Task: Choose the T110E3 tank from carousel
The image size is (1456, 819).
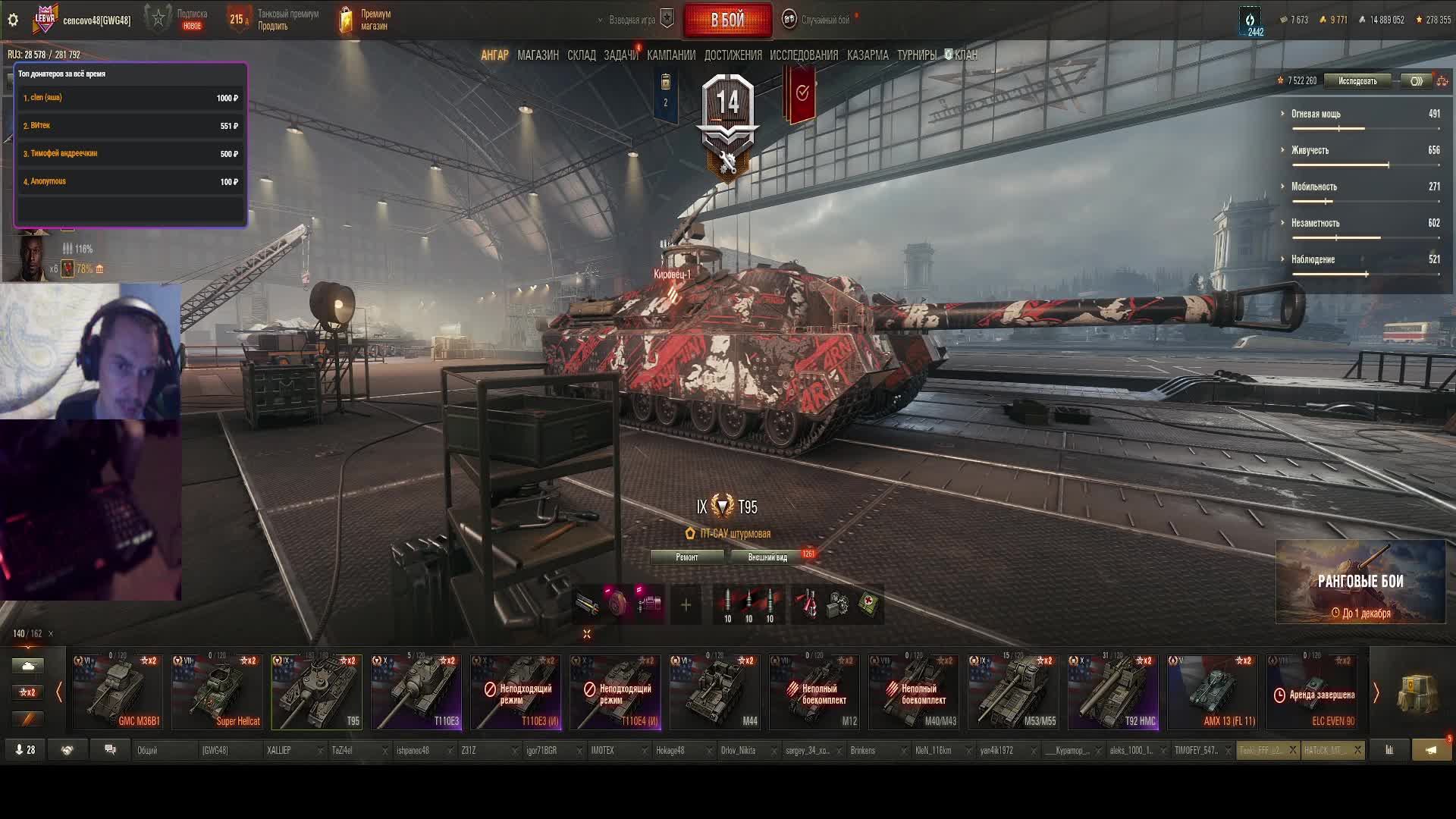Action: coord(416,692)
